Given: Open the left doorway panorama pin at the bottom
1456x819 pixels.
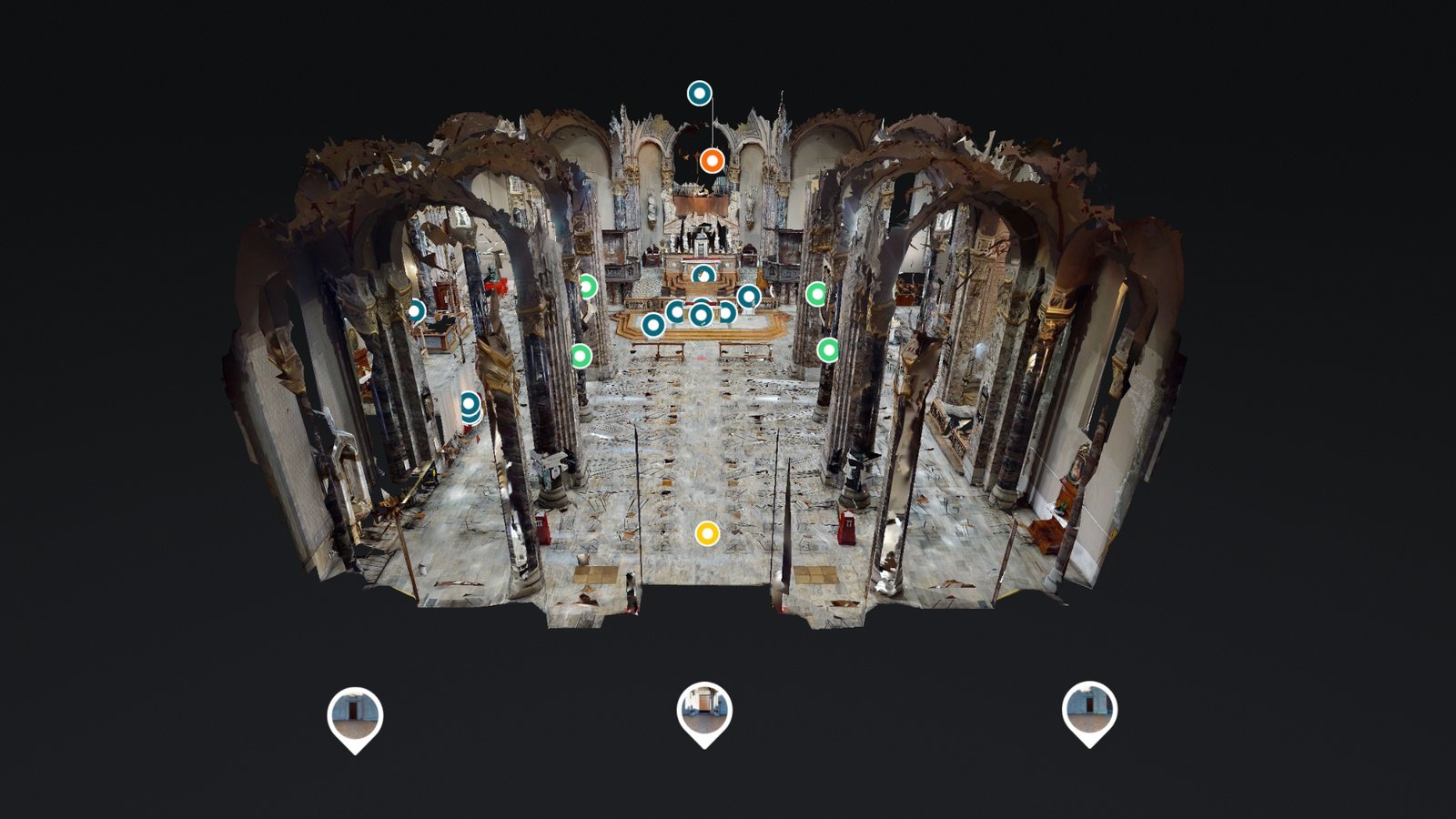Looking at the screenshot, I should [356, 714].
